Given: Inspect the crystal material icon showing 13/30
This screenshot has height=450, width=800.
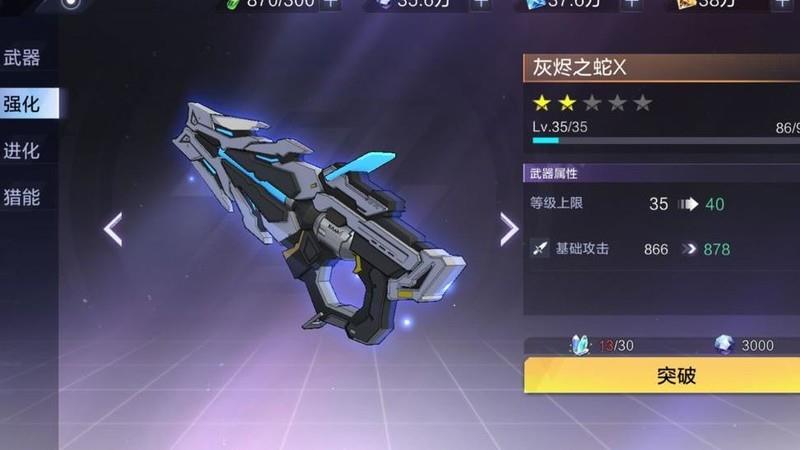Looking at the screenshot, I should point(582,345).
